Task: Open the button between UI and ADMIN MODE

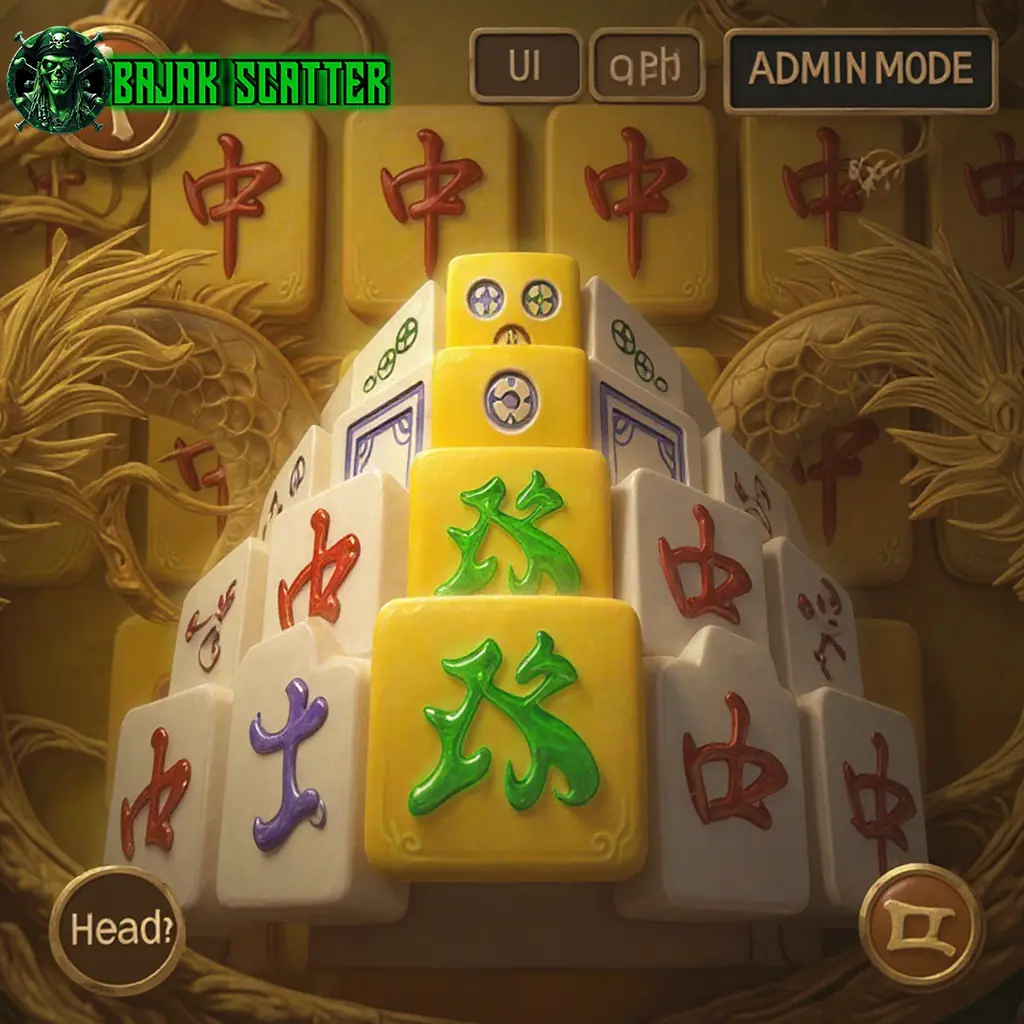Action: [646, 66]
